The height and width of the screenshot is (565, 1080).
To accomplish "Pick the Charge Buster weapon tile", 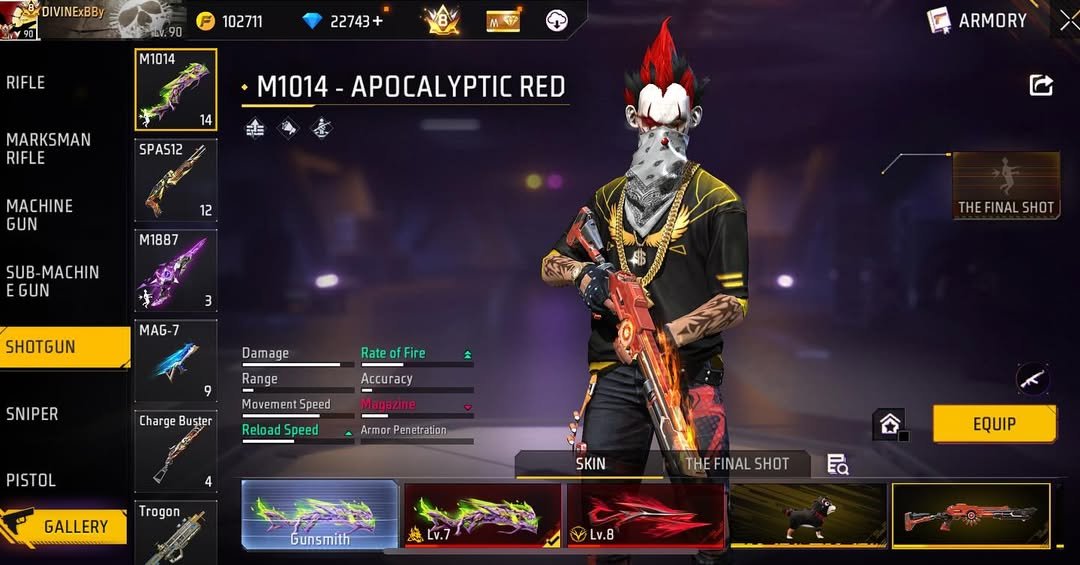I will coord(176,450).
